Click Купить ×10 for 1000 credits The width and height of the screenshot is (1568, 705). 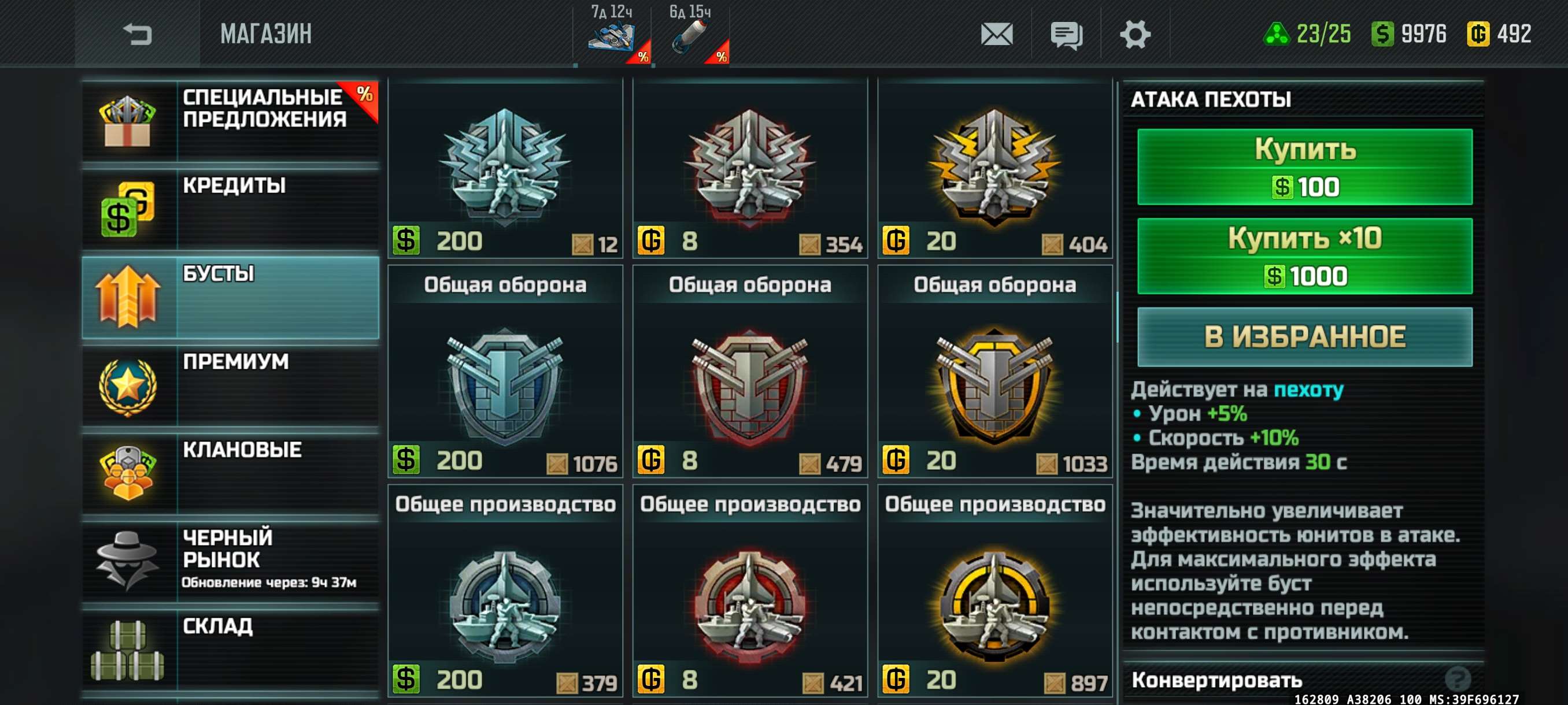pyautogui.click(x=1304, y=256)
